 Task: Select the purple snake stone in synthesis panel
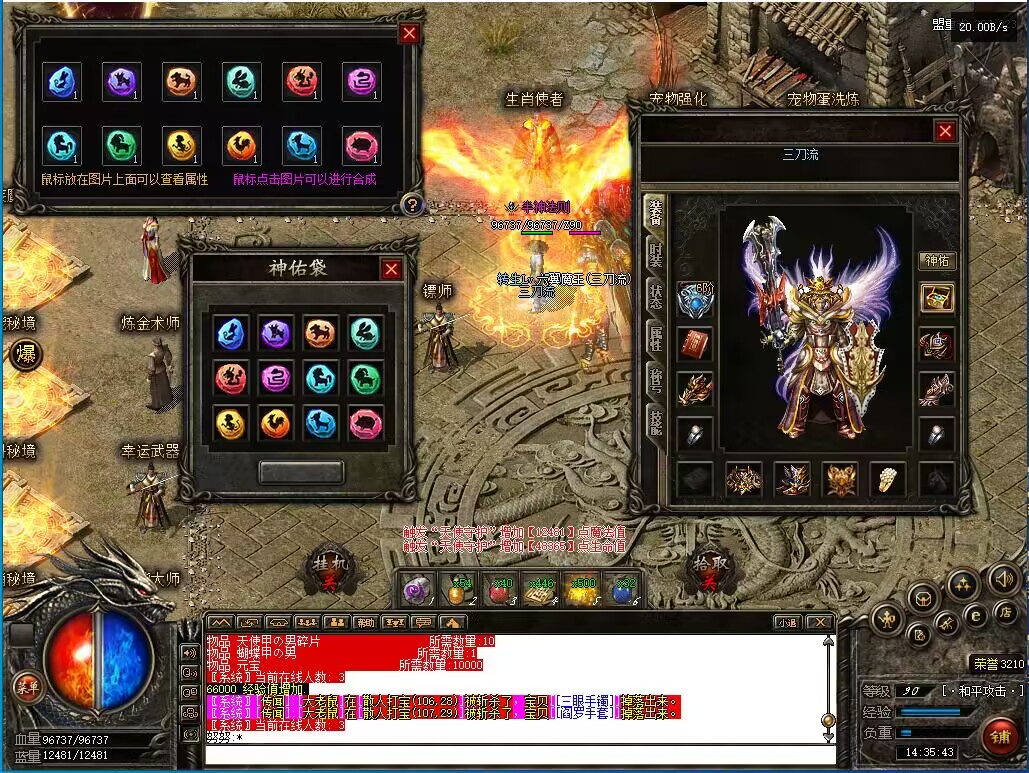coord(362,82)
